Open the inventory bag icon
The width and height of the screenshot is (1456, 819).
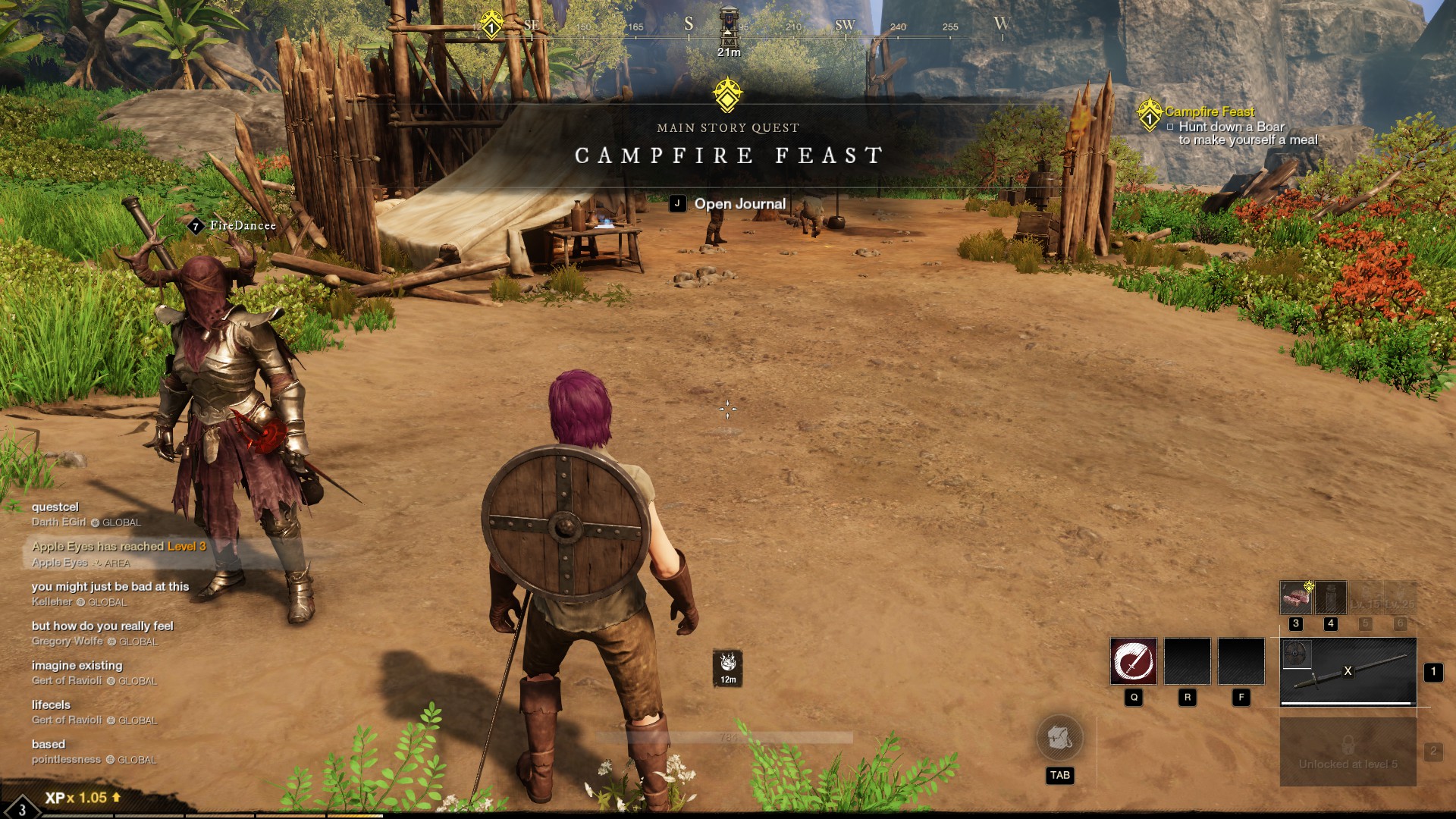pos(1059,738)
